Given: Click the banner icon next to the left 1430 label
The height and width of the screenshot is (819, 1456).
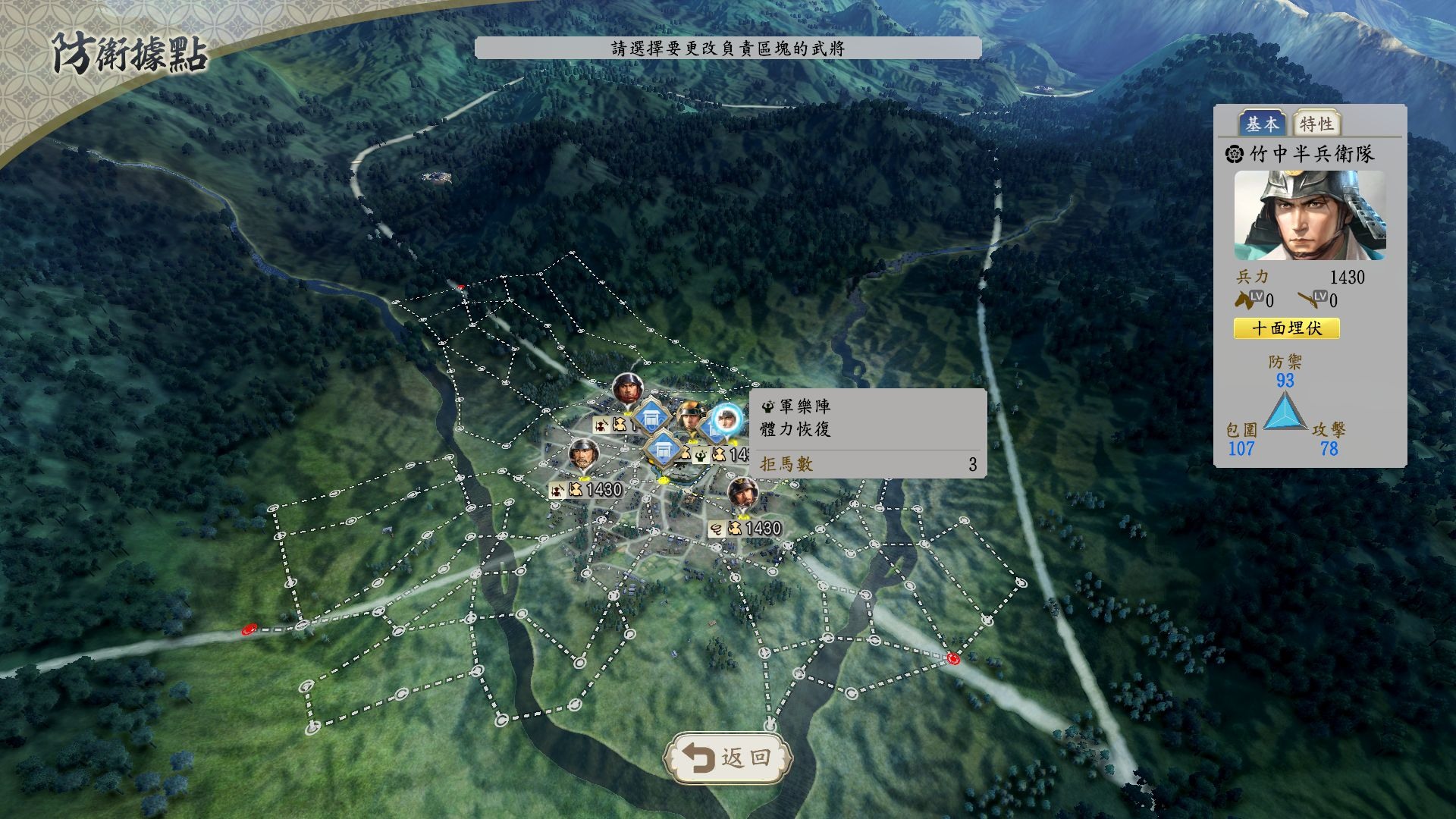Looking at the screenshot, I should 558,488.
